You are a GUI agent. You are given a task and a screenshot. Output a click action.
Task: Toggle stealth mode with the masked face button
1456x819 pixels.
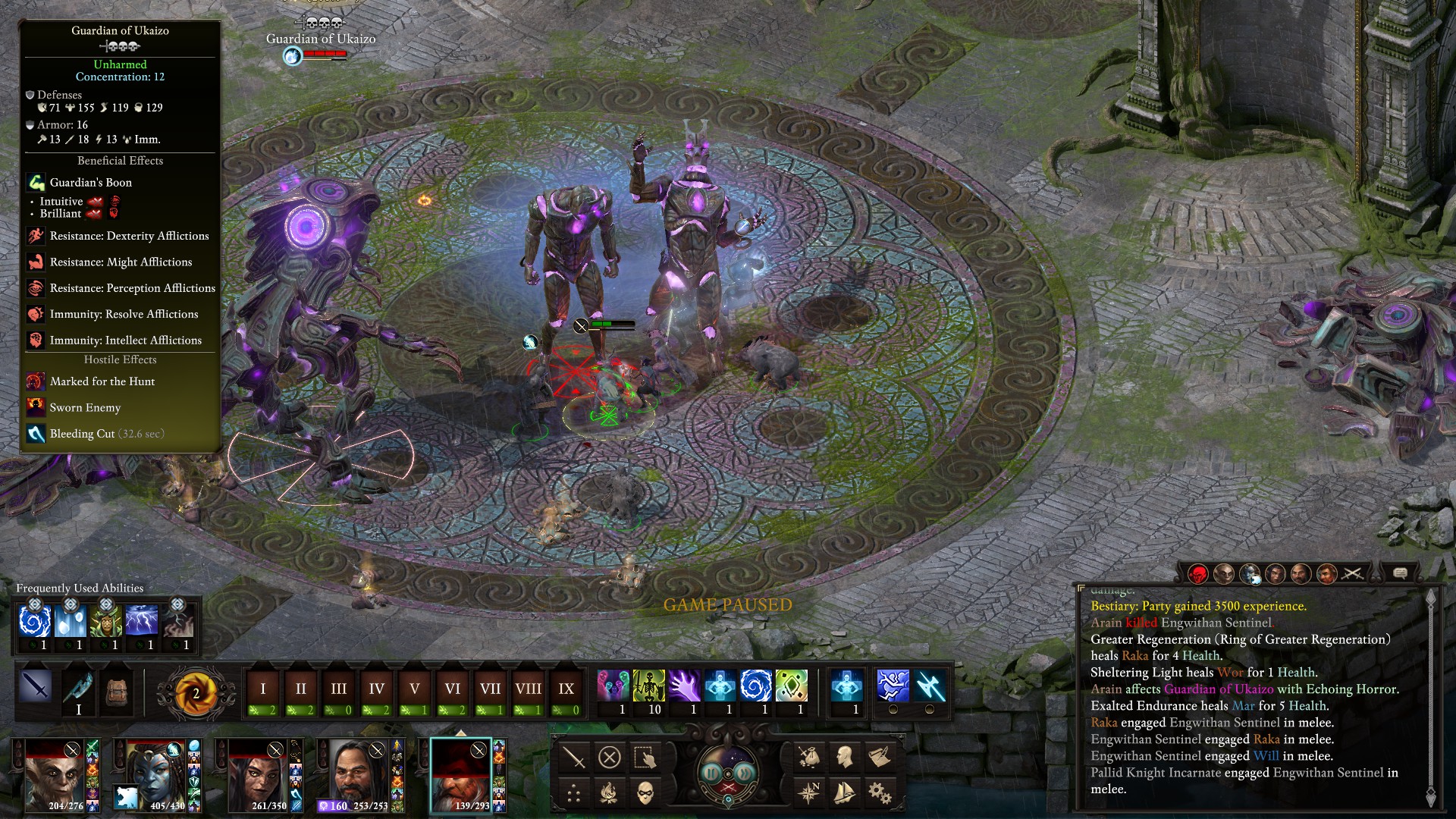coord(645,793)
